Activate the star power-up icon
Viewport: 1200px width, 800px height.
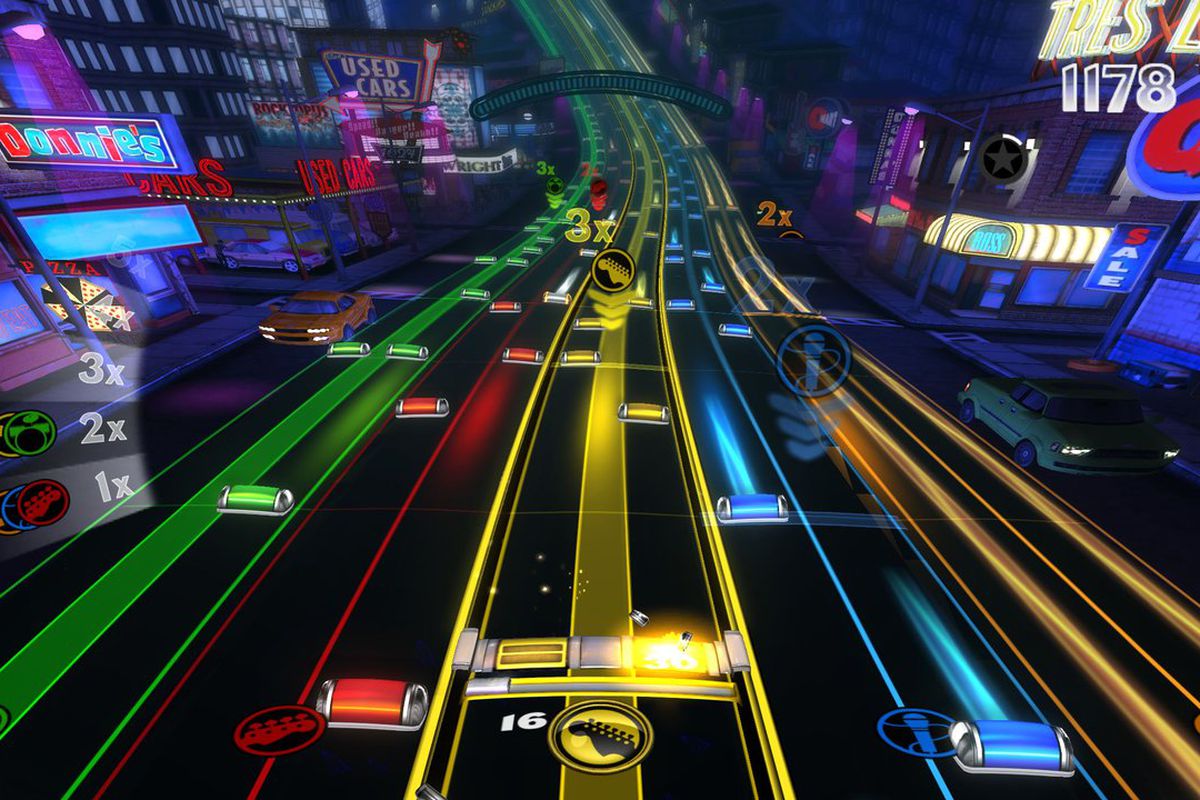point(998,157)
